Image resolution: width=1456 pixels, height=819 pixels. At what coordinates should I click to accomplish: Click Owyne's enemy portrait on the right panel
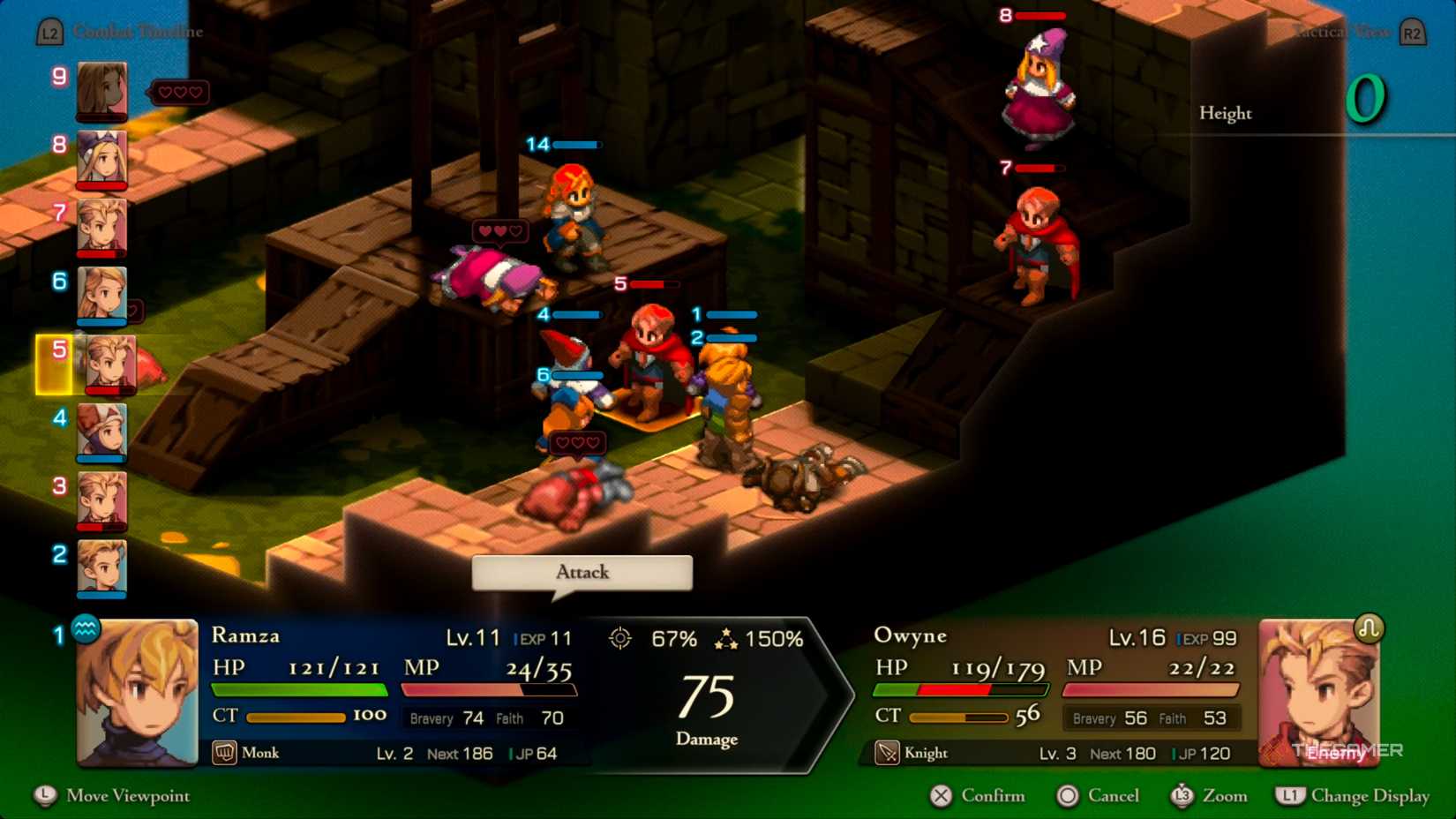pyautogui.click(x=1319, y=690)
